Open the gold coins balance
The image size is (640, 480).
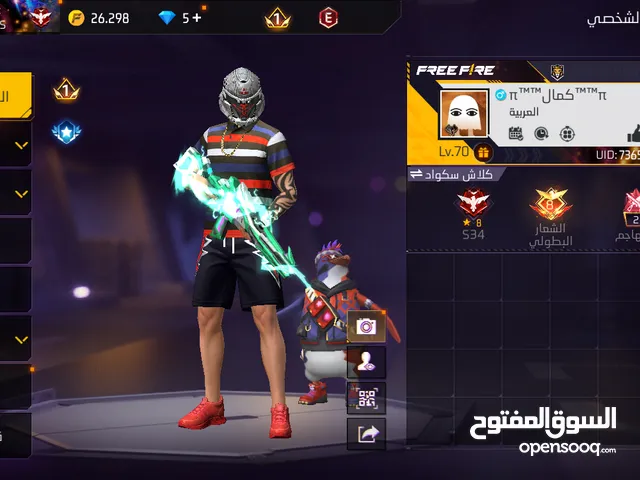[100, 18]
